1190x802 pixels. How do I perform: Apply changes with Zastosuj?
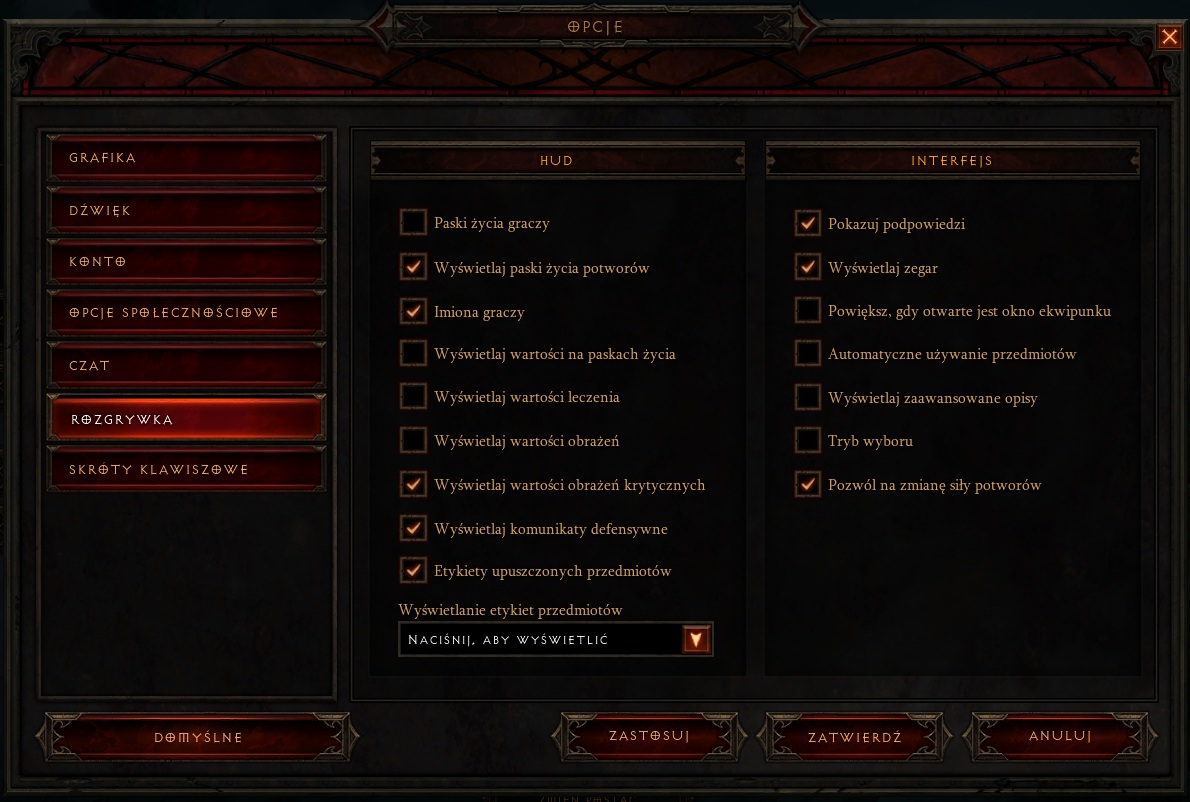click(x=649, y=737)
